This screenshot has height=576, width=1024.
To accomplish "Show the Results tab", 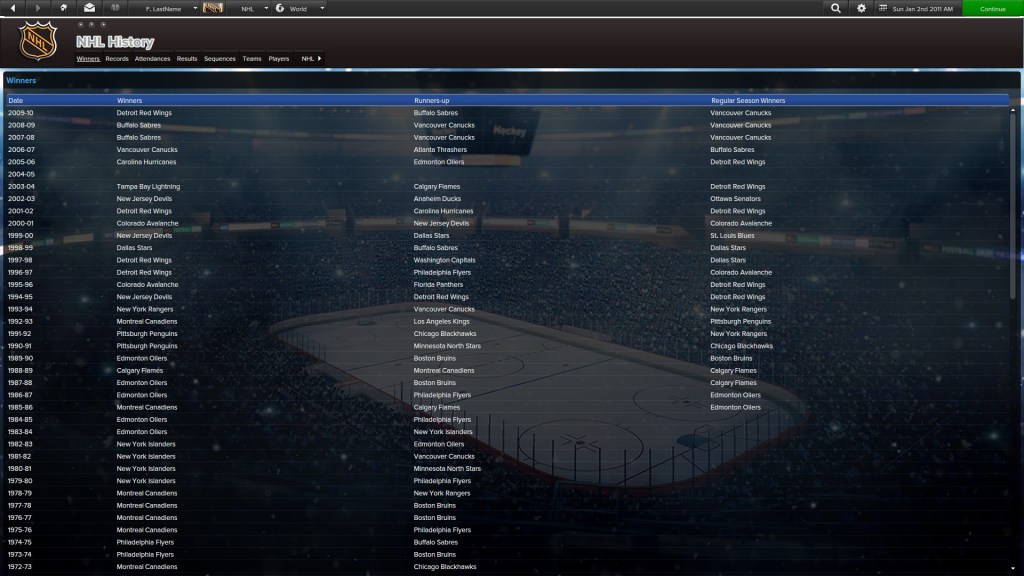I will (x=187, y=59).
